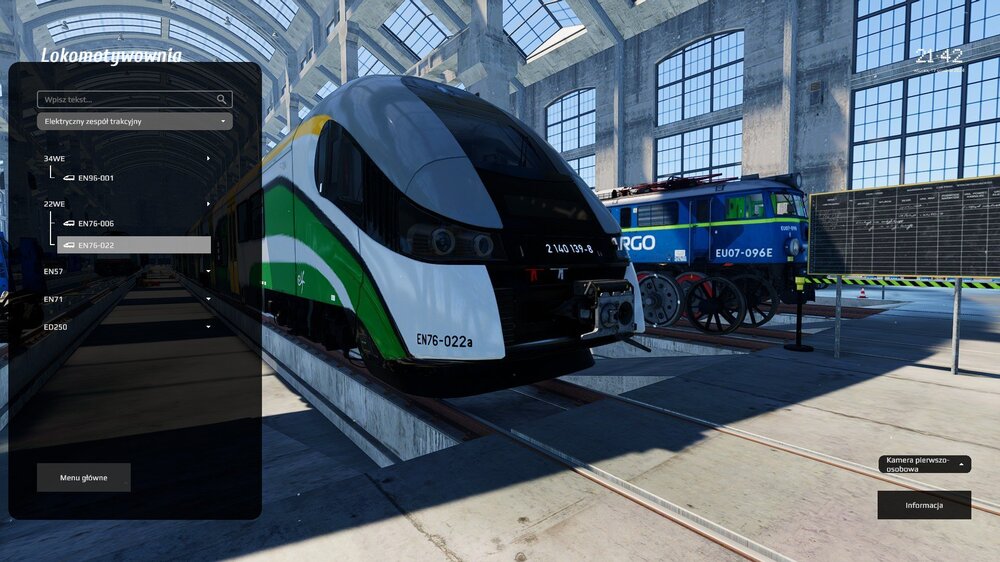1000x562 pixels.
Task: Open the "Kamera pierwszoosobowa" camera dropdown
Action: coord(924,464)
